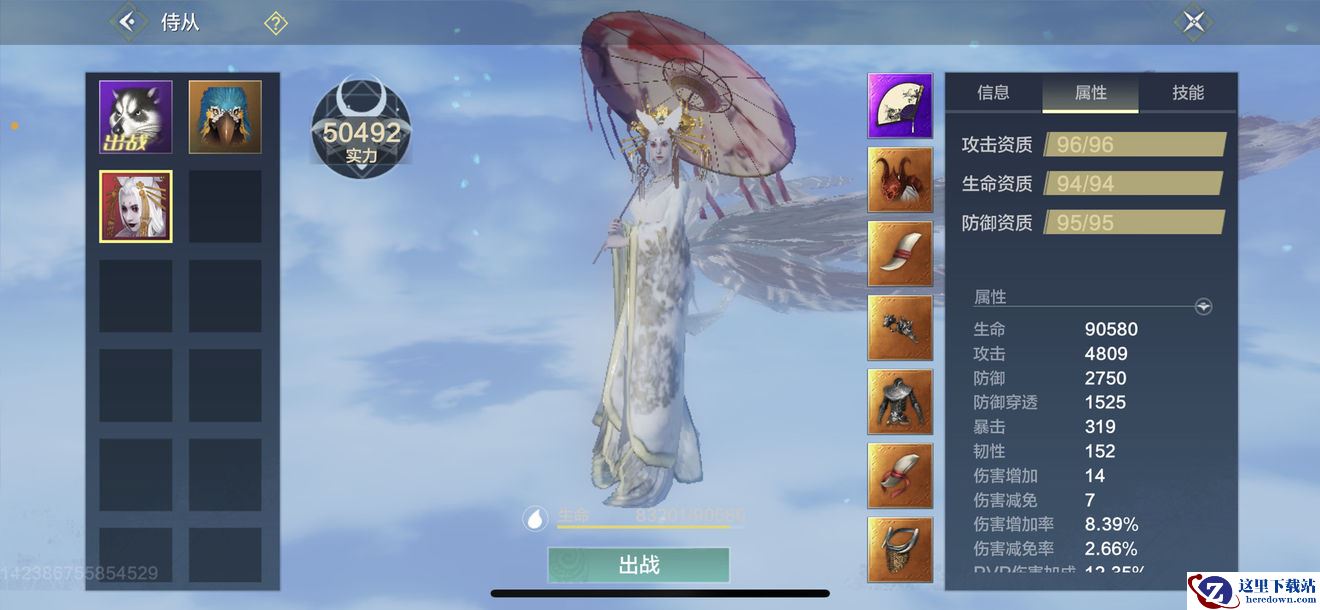
Task: Open the 属性 attributes tab
Action: pyautogui.click(x=1090, y=93)
